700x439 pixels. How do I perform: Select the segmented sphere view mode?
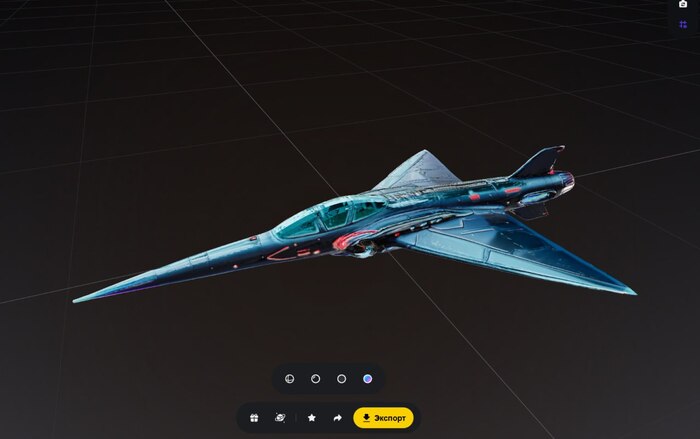click(289, 379)
